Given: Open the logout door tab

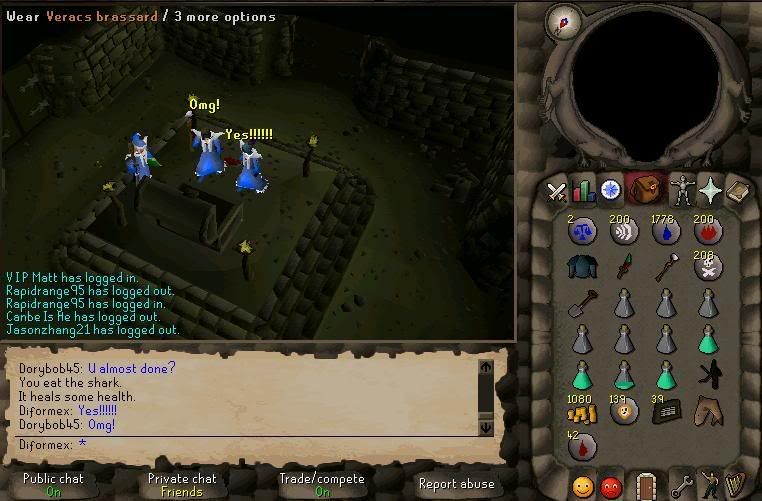Looking at the screenshot, I should click(x=646, y=487).
